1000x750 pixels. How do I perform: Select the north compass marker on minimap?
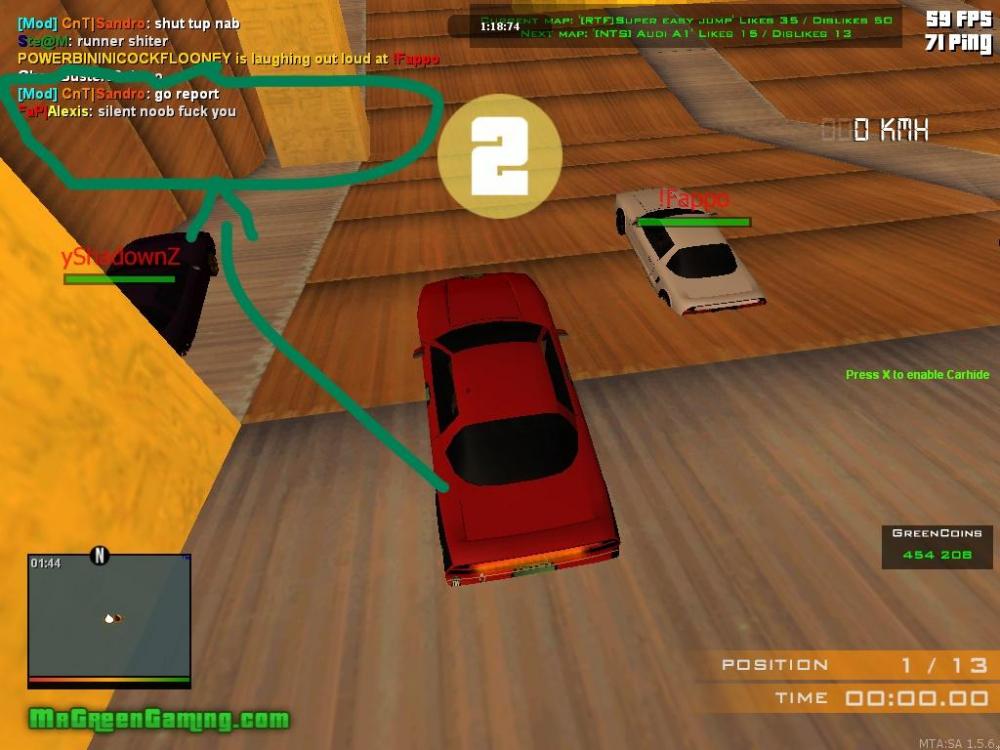99,555
